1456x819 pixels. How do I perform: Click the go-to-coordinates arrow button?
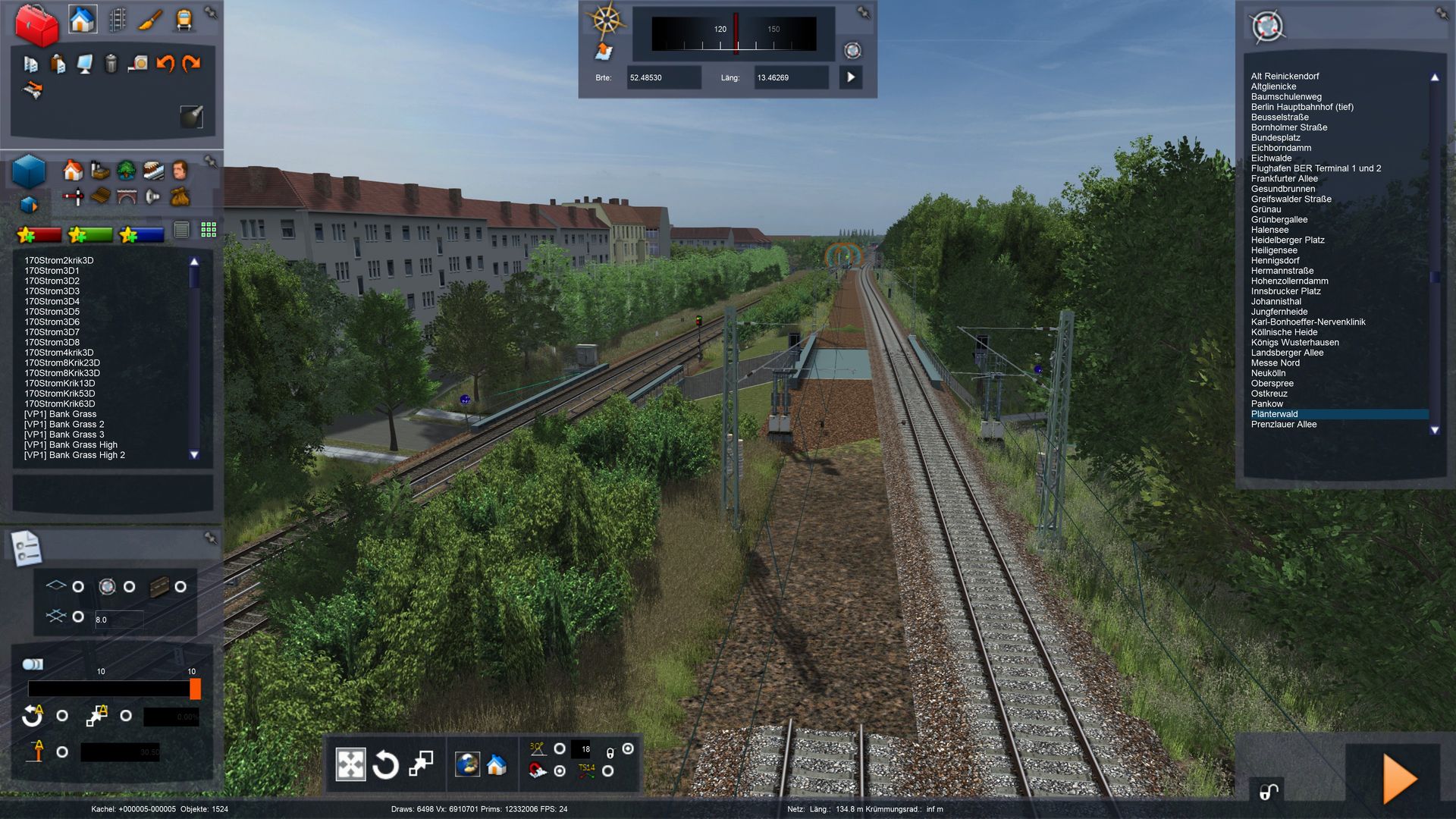click(851, 77)
